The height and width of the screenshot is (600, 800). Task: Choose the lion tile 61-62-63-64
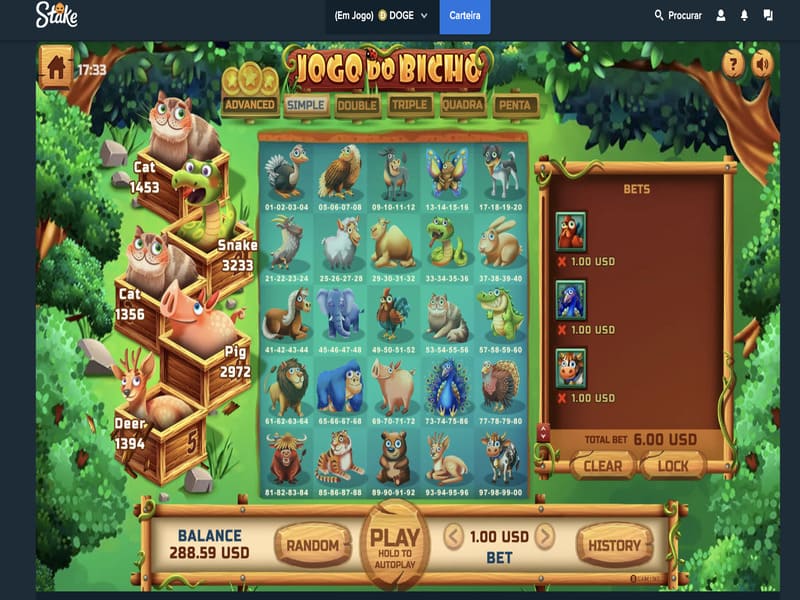click(x=286, y=389)
